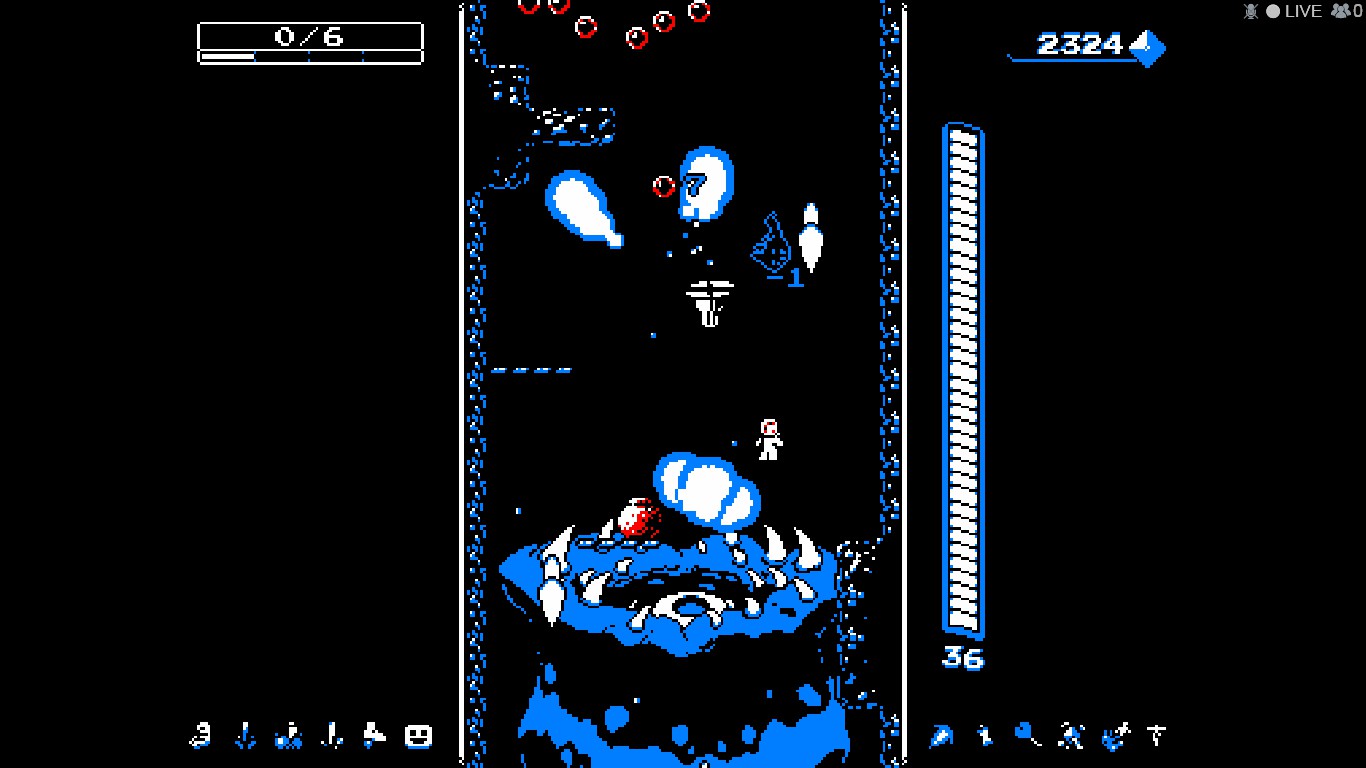The height and width of the screenshot is (768, 1366).
Task: Open the 0/6 progress panel top left
Action: [x=310, y=39]
